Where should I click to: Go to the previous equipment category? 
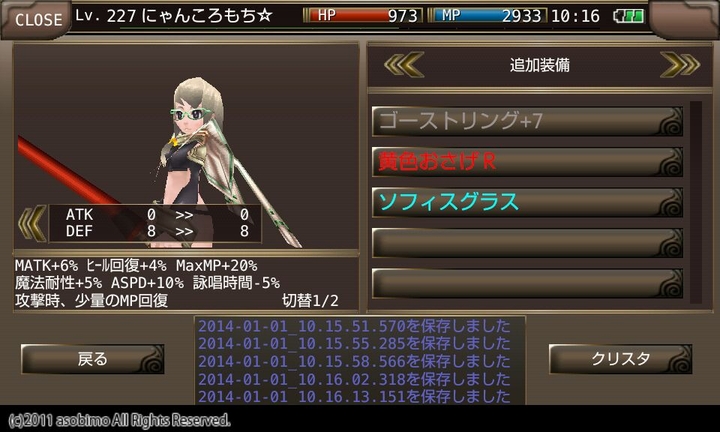(x=404, y=65)
